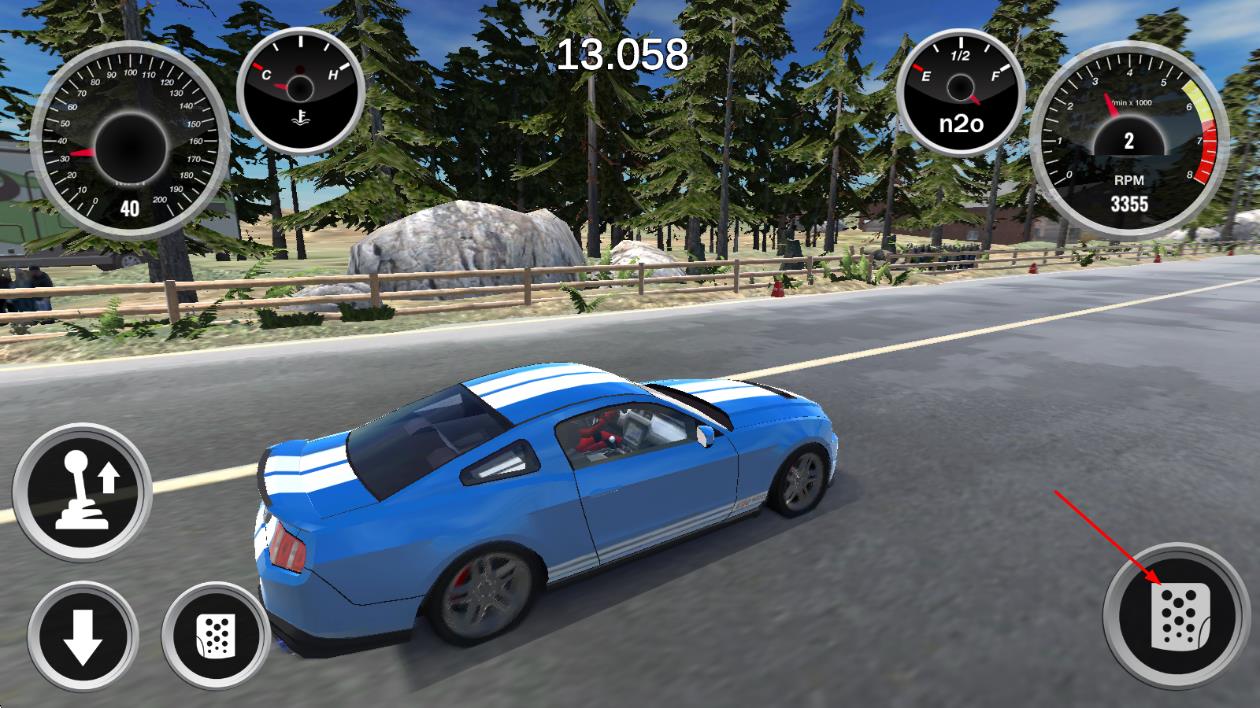
Task: Tap the gear shifter upshift button
Action: [82, 491]
